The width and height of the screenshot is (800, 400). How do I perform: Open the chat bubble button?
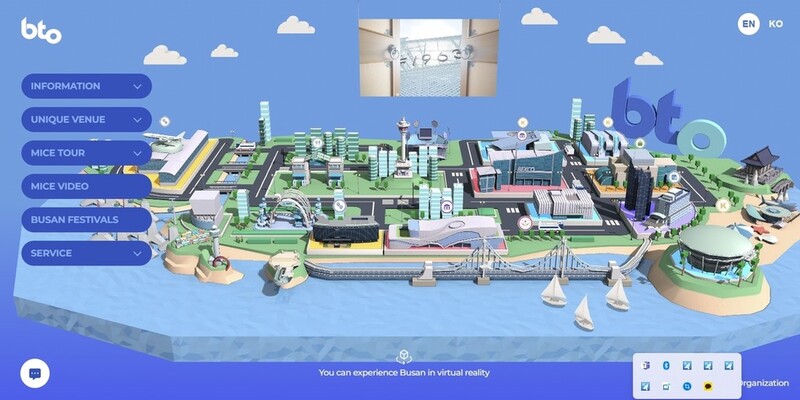pyautogui.click(x=35, y=373)
